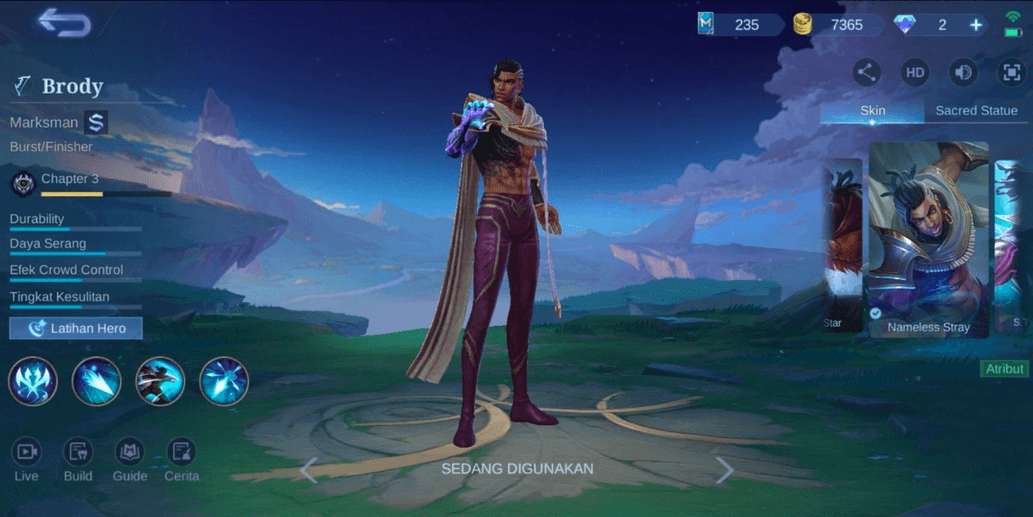Enter fullscreen view of the hero
Image resolution: width=1033 pixels, height=517 pixels.
[1012, 72]
